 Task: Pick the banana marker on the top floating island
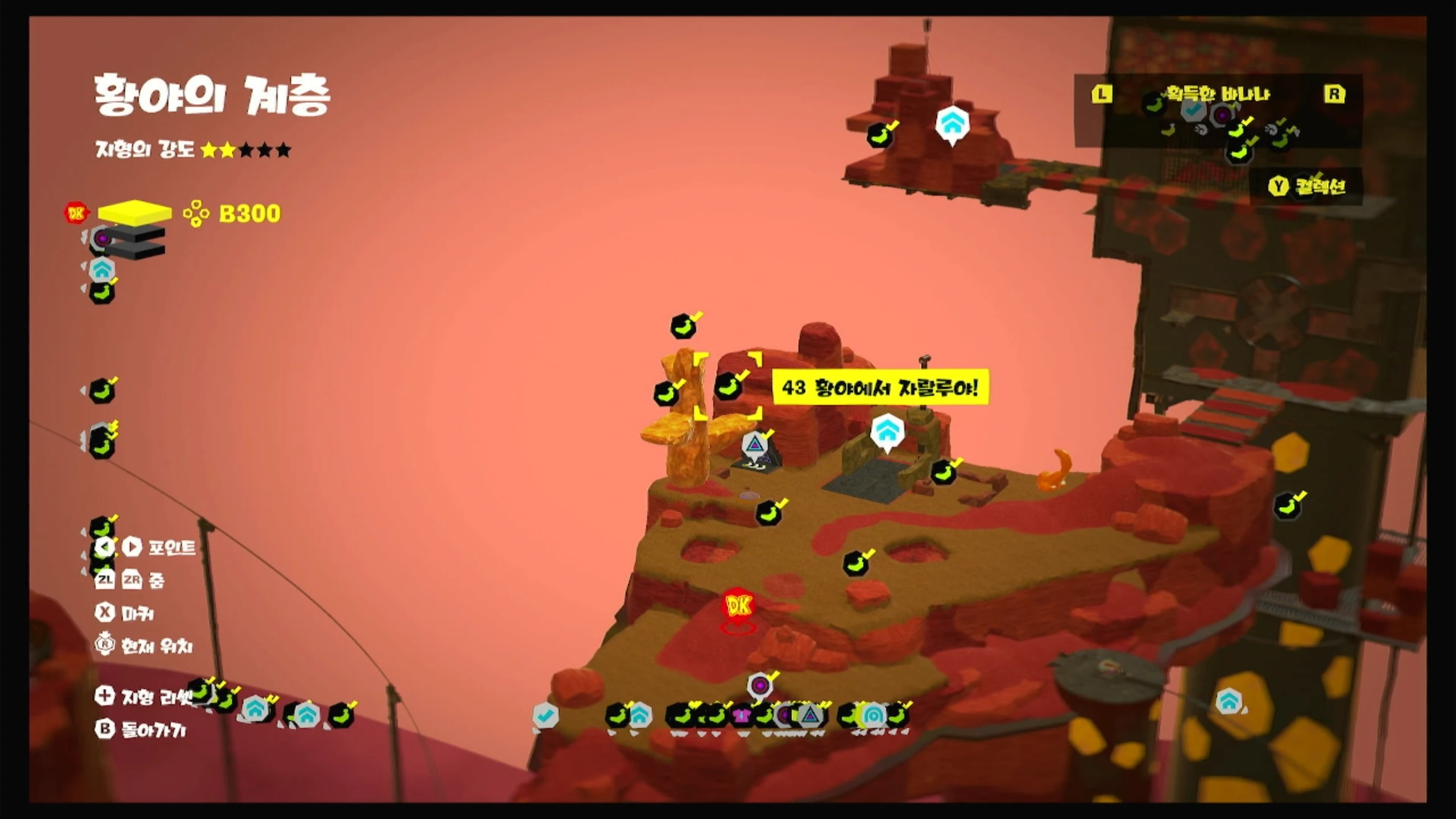pyautogui.click(x=879, y=135)
